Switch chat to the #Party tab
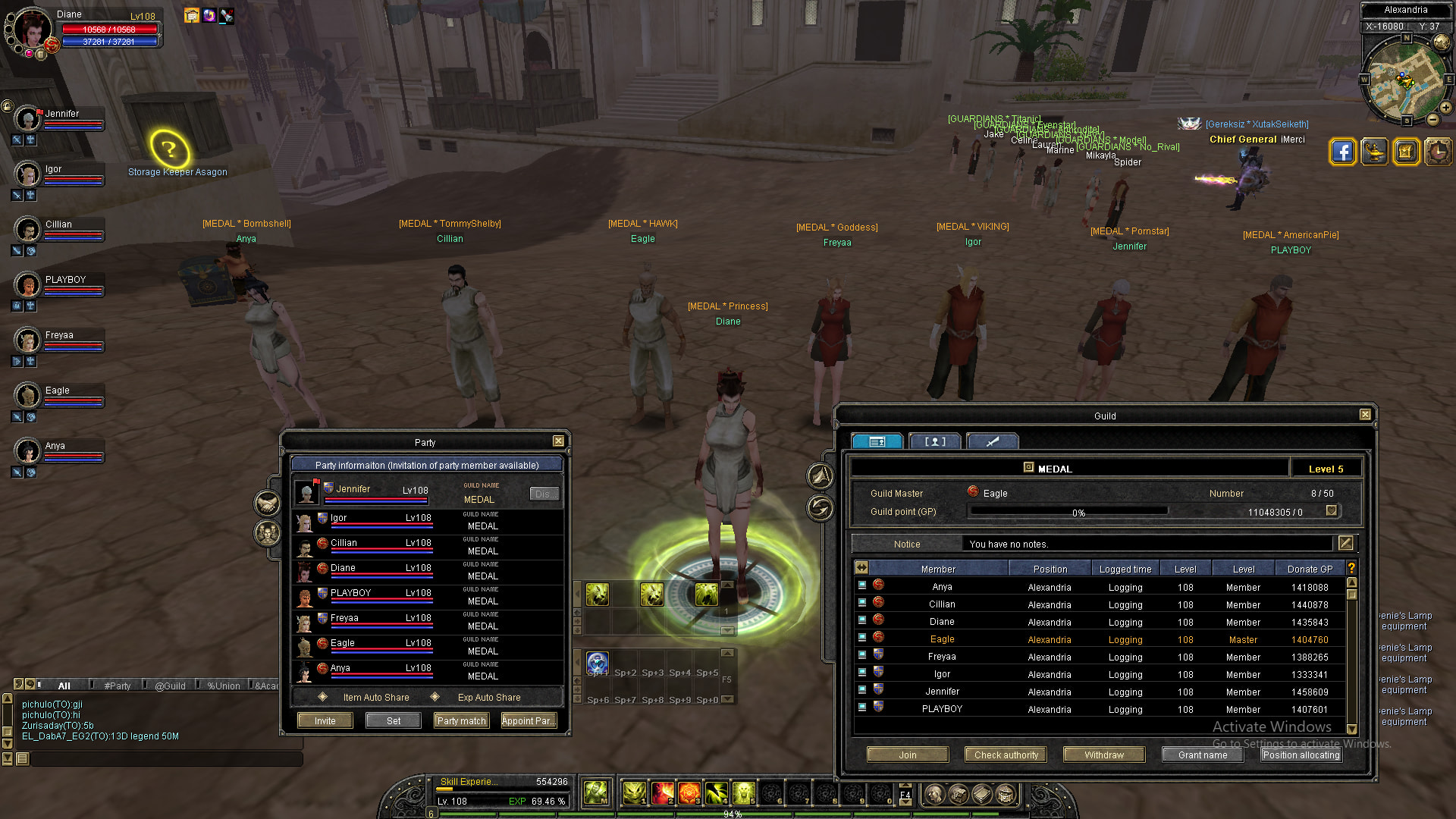The height and width of the screenshot is (819, 1456). coord(118,686)
